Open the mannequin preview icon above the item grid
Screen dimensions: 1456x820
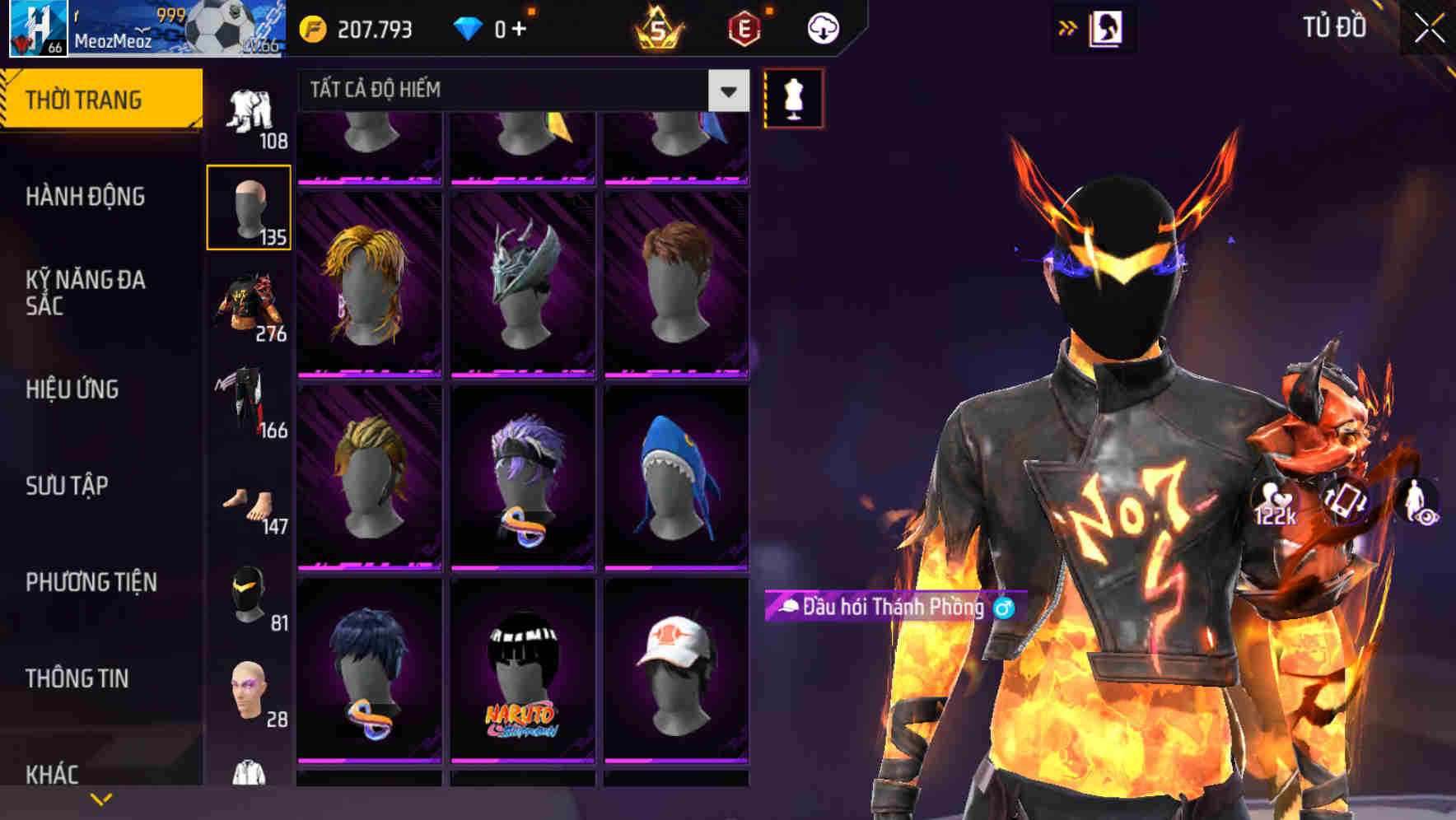(793, 97)
